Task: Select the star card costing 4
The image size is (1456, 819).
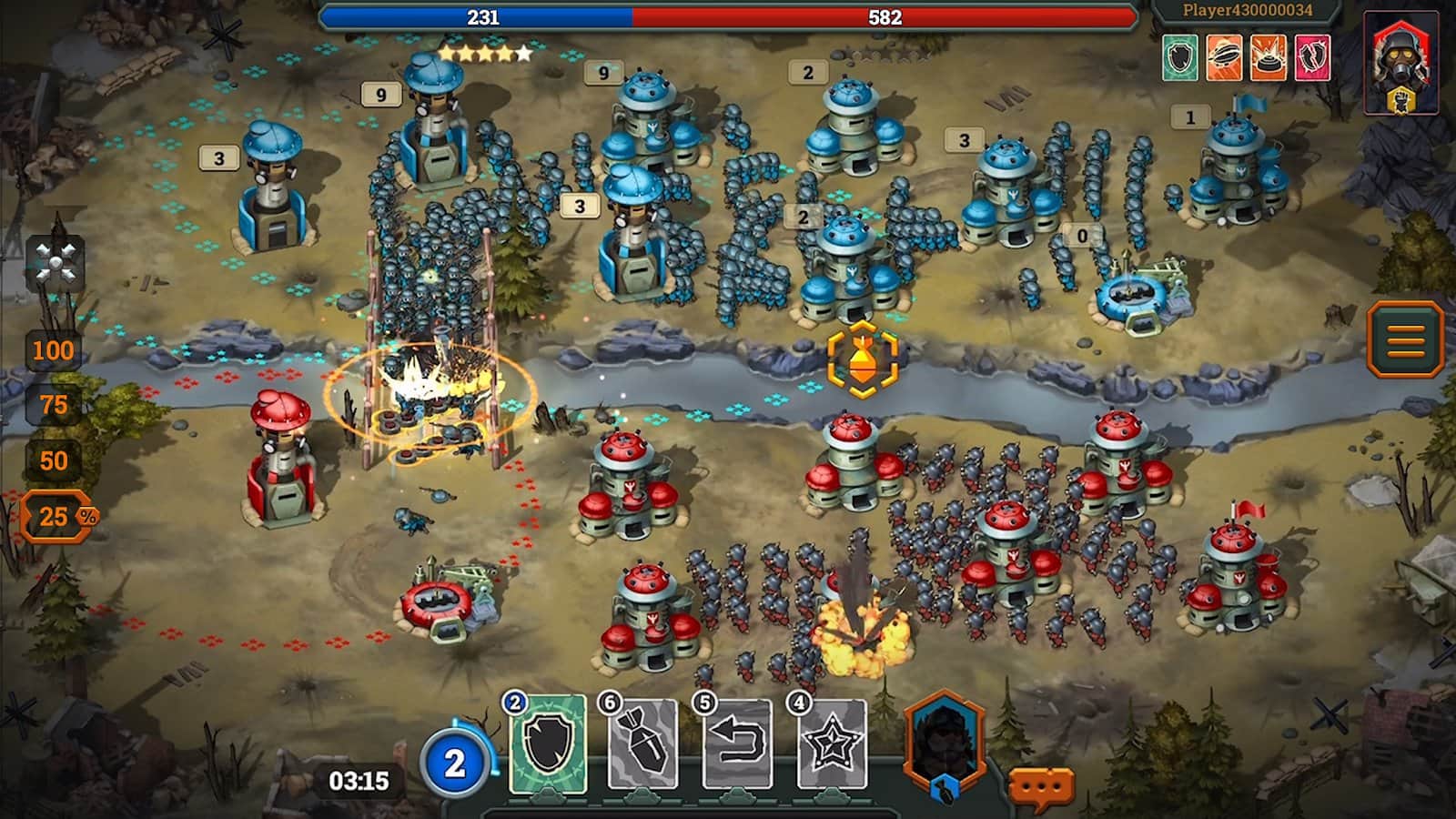Action: click(832, 743)
